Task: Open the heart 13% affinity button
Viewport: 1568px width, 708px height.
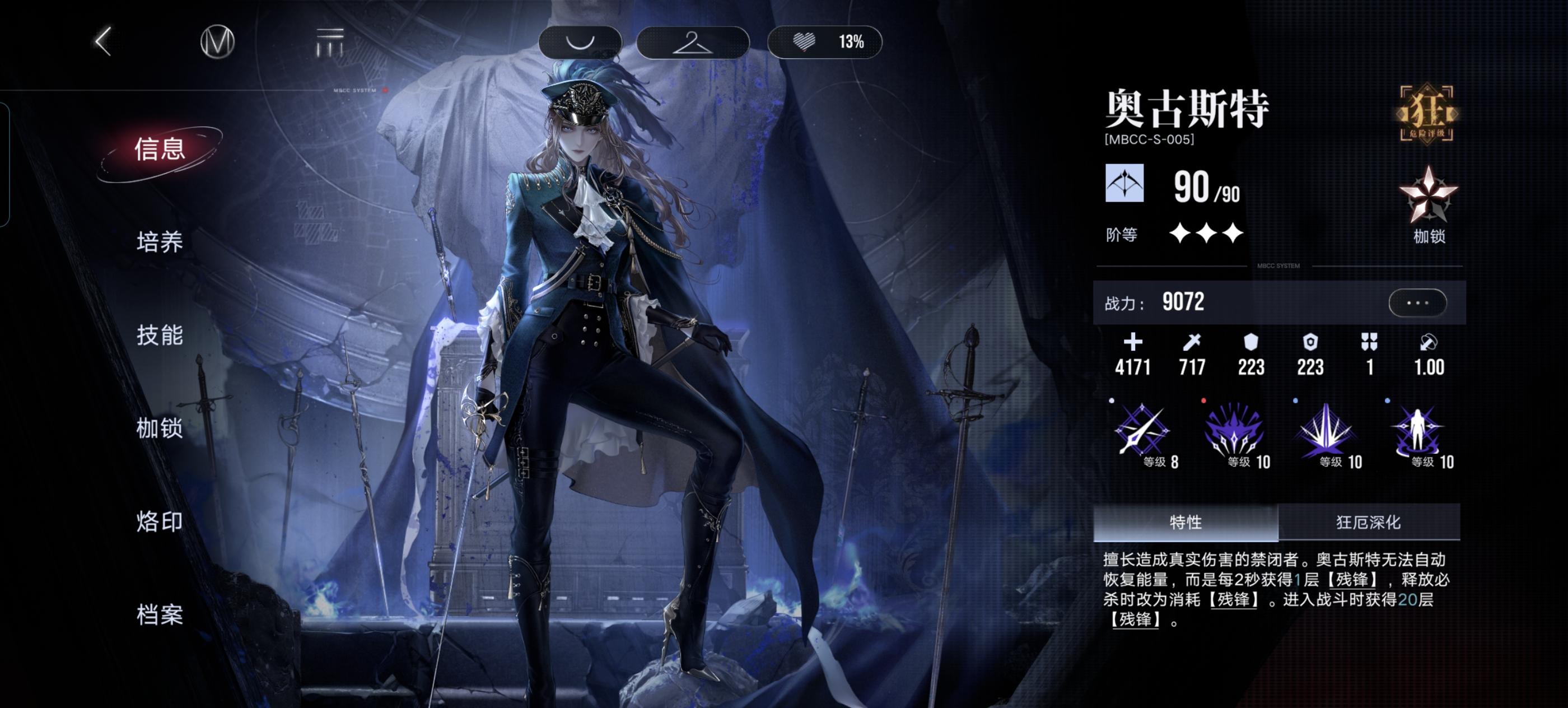Action: tap(825, 42)
